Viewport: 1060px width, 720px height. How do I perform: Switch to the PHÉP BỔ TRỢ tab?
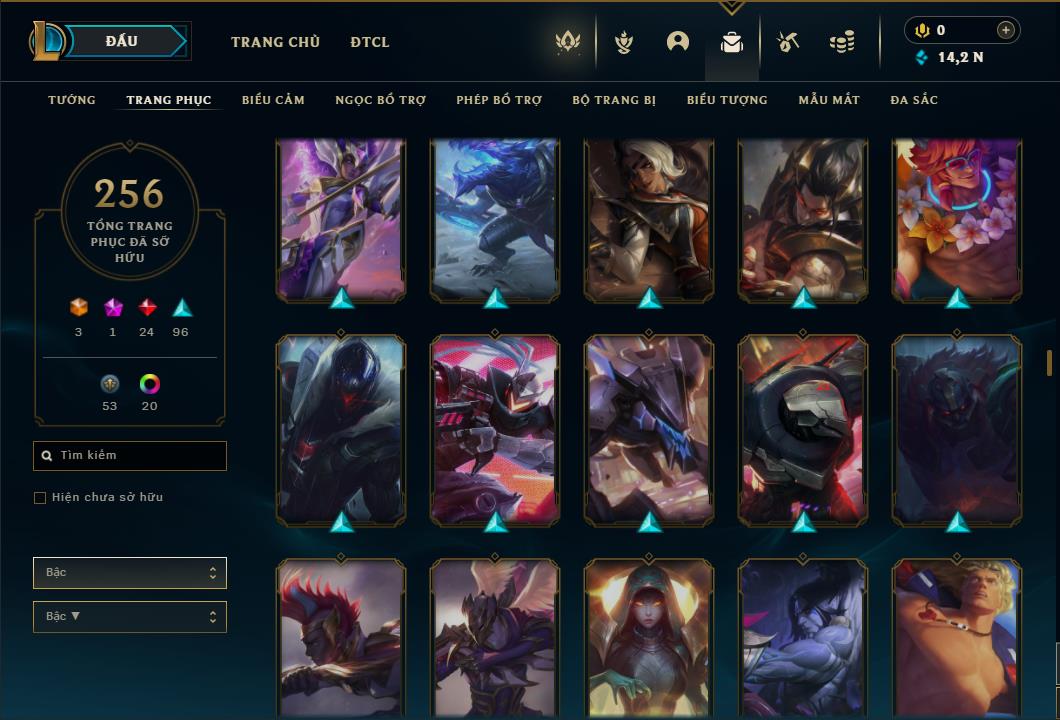(x=499, y=100)
